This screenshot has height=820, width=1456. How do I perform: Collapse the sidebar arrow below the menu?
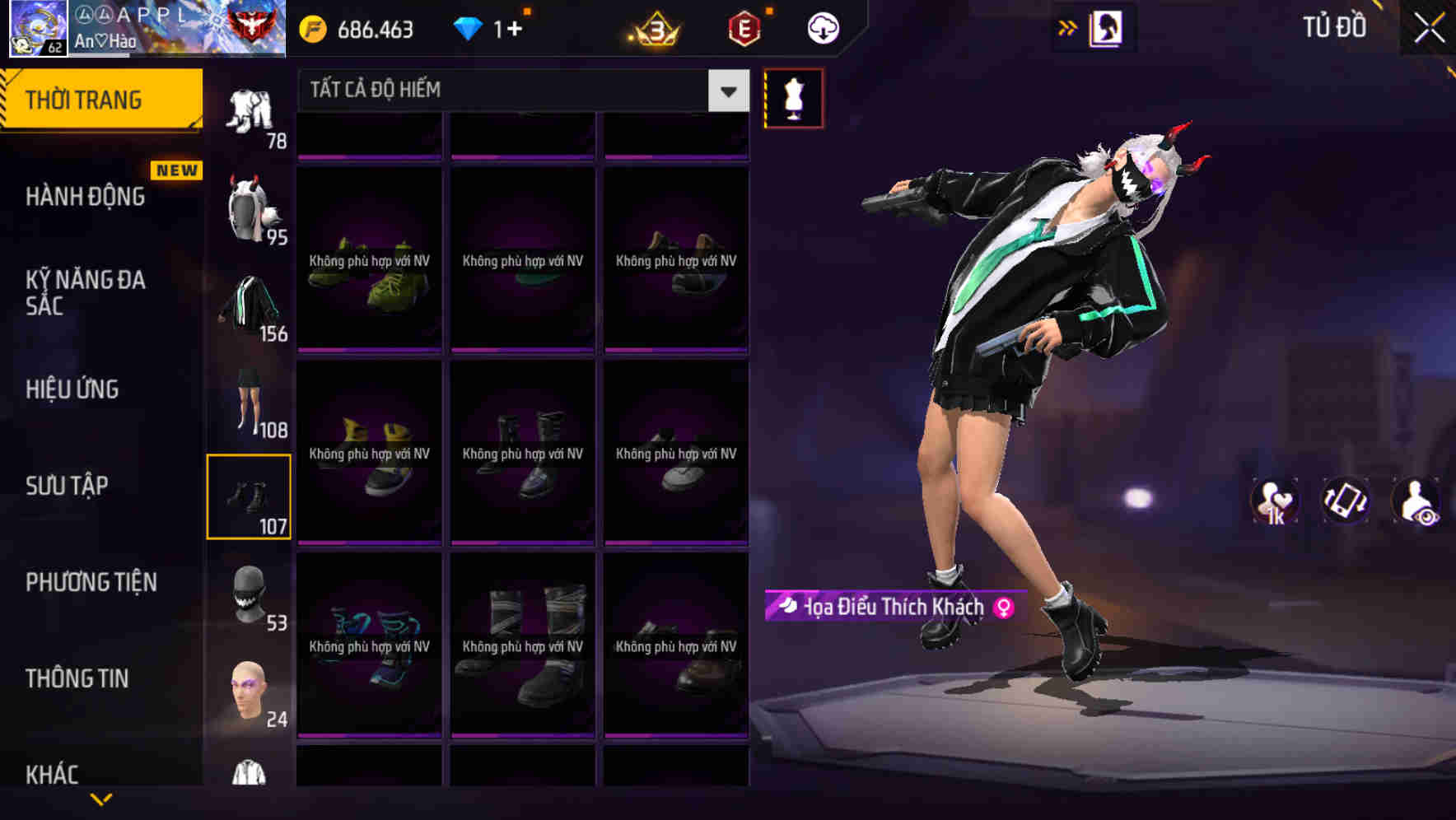103,799
